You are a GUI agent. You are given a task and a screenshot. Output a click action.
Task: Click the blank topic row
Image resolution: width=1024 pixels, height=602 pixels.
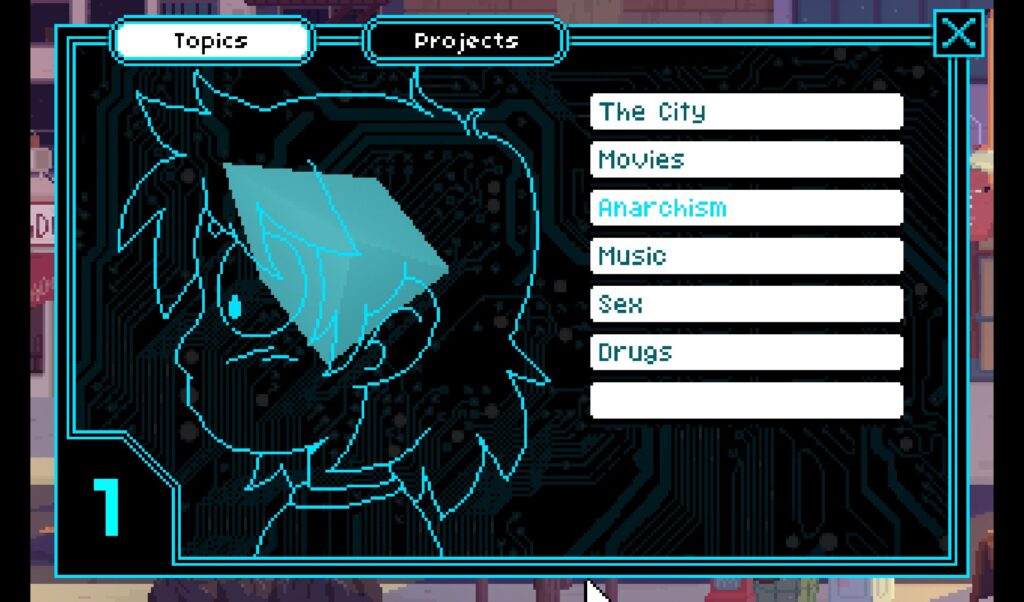[746, 400]
